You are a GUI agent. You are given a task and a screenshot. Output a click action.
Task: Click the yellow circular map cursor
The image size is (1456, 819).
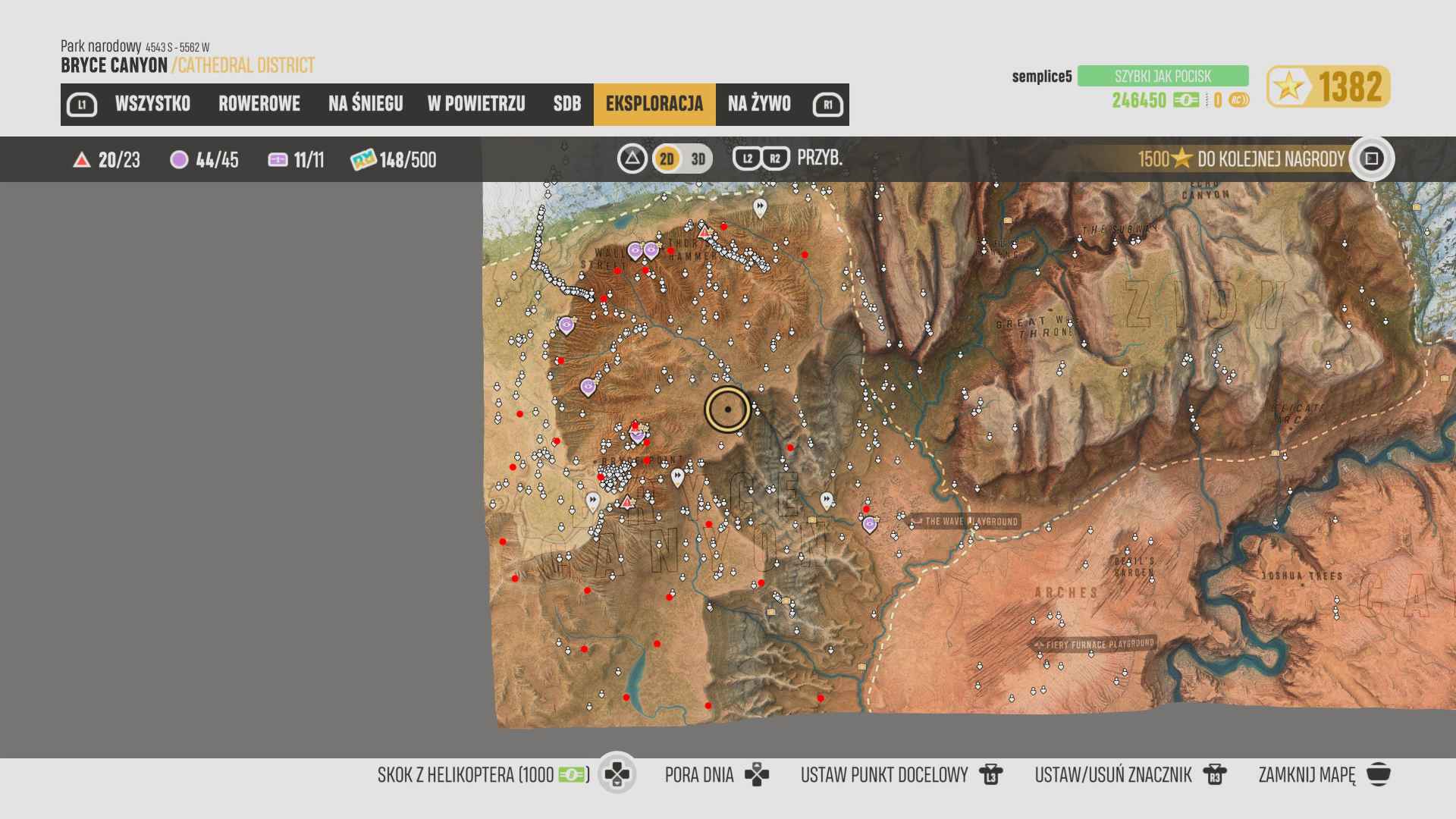pyautogui.click(x=728, y=409)
